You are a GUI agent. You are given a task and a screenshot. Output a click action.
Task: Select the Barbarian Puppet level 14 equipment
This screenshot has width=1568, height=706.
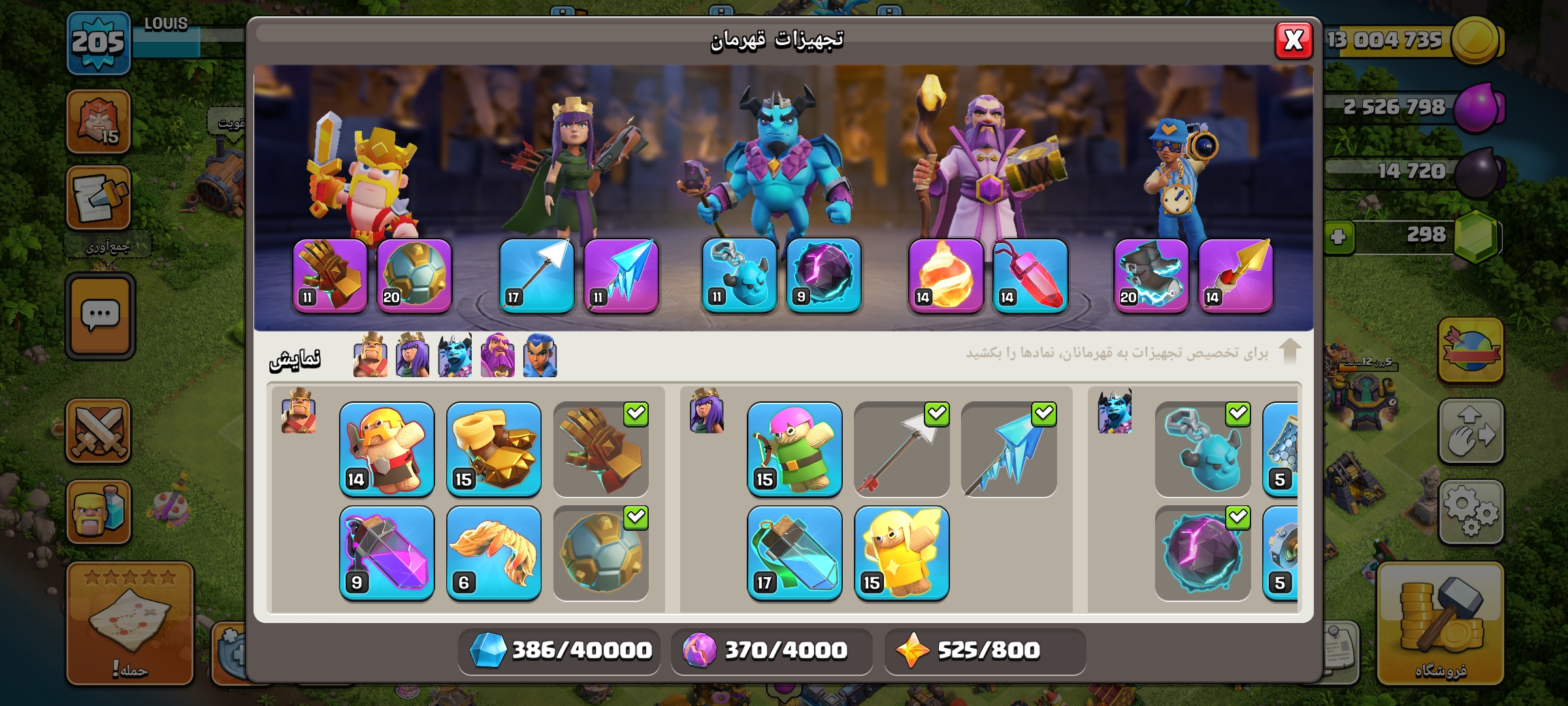pyautogui.click(x=387, y=449)
